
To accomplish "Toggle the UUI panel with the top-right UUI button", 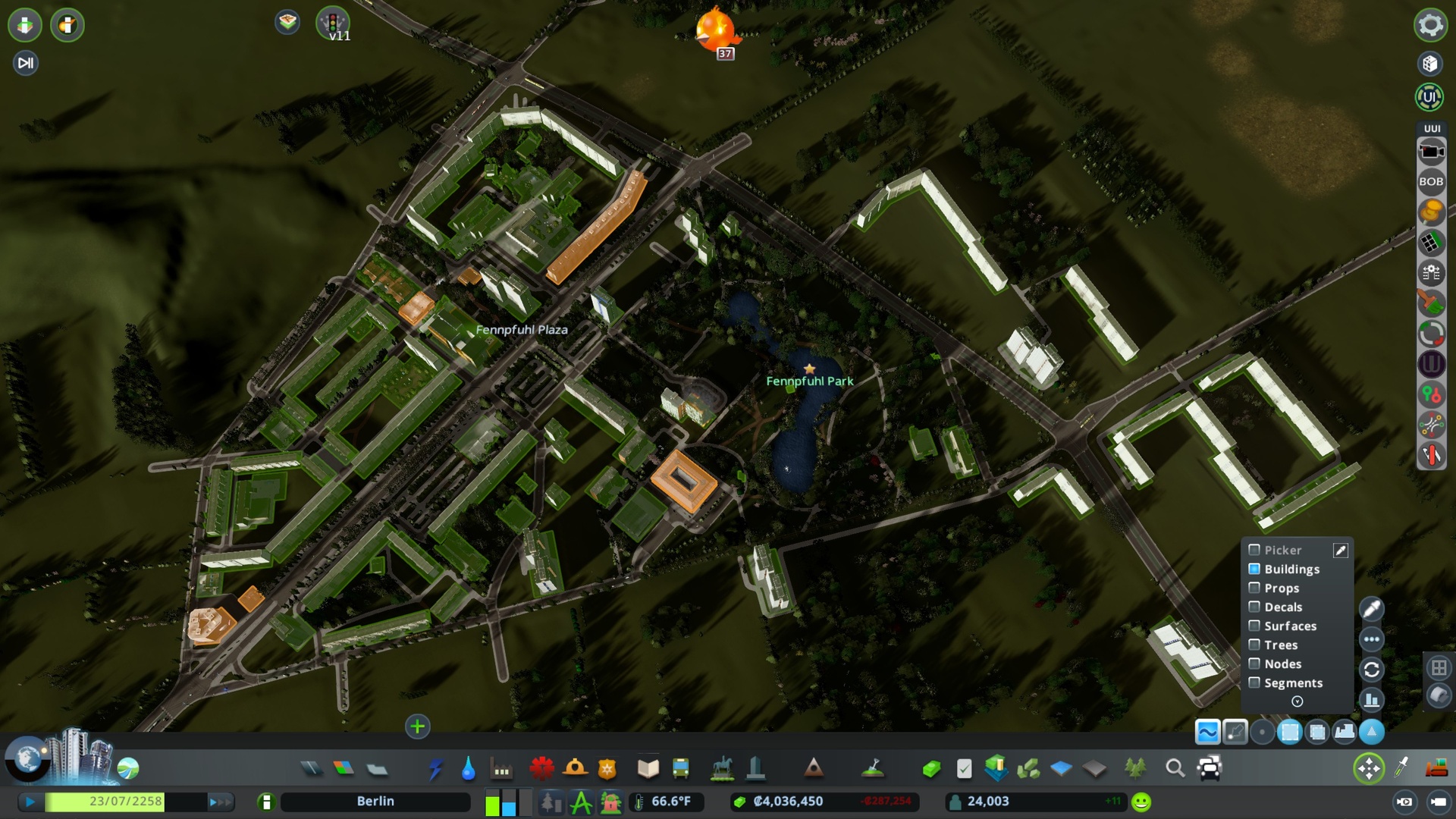I will coord(1429,97).
